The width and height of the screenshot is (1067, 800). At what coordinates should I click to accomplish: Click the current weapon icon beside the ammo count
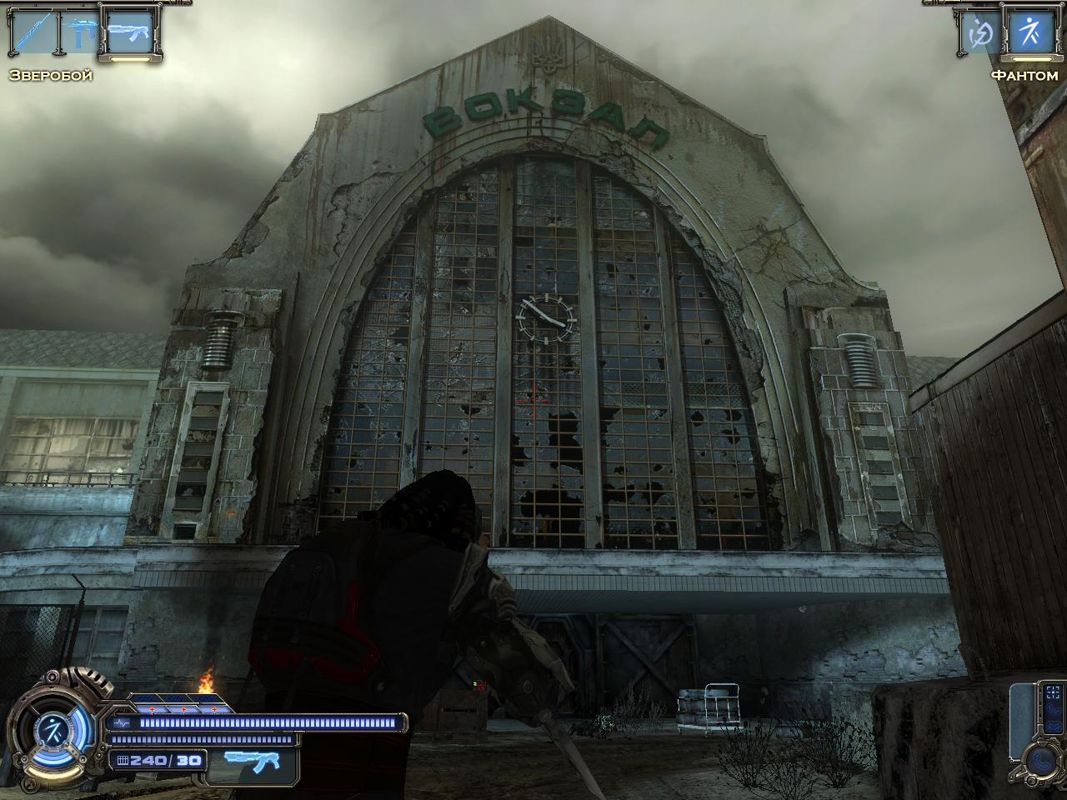252,762
